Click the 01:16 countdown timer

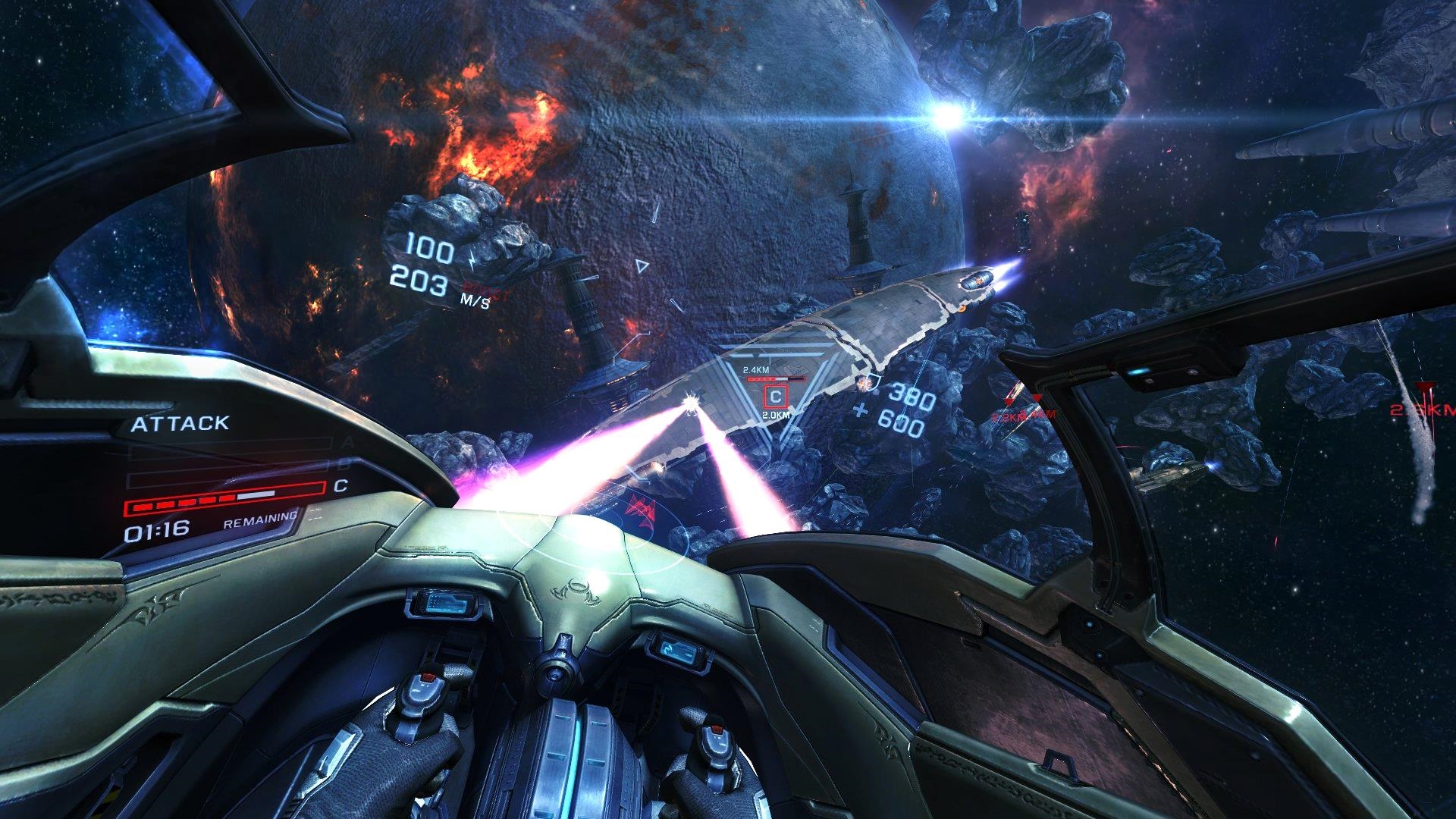155,530
